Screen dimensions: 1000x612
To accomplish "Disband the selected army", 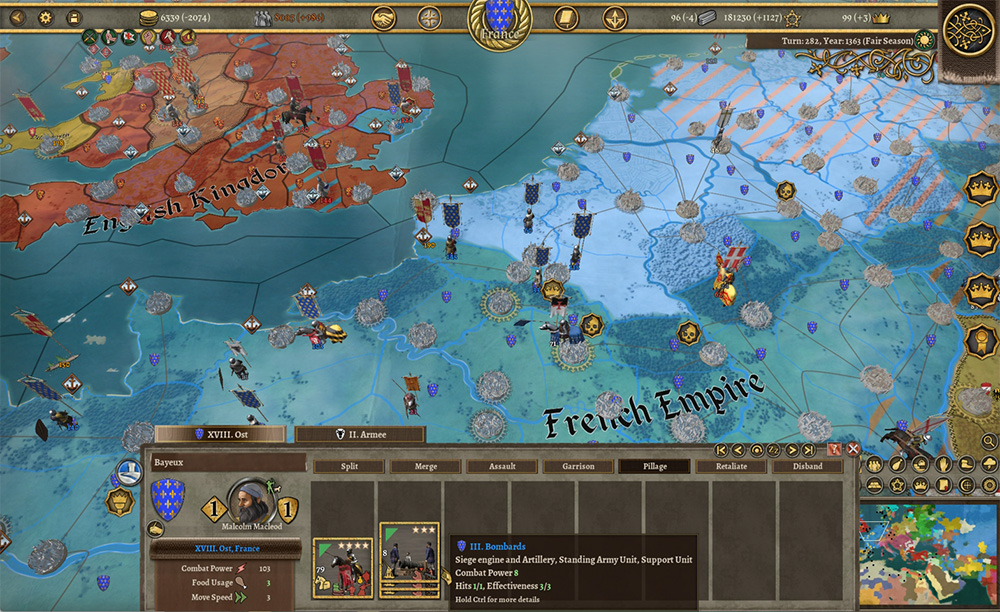I will tap(807, 466).
